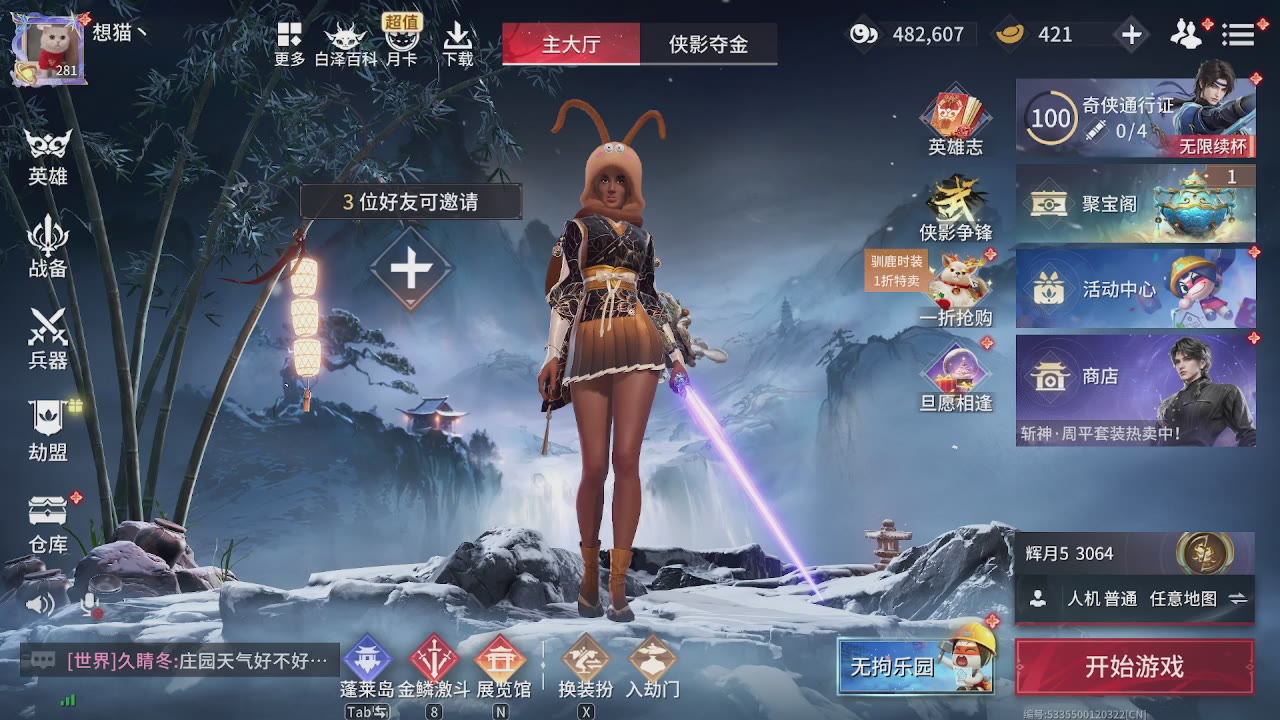Select the 主大厅 tab

pos(570,44)
